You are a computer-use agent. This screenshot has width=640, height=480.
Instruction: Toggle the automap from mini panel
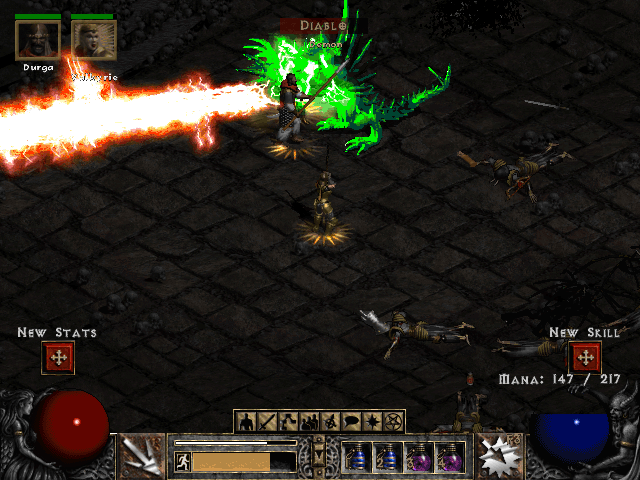331,421
